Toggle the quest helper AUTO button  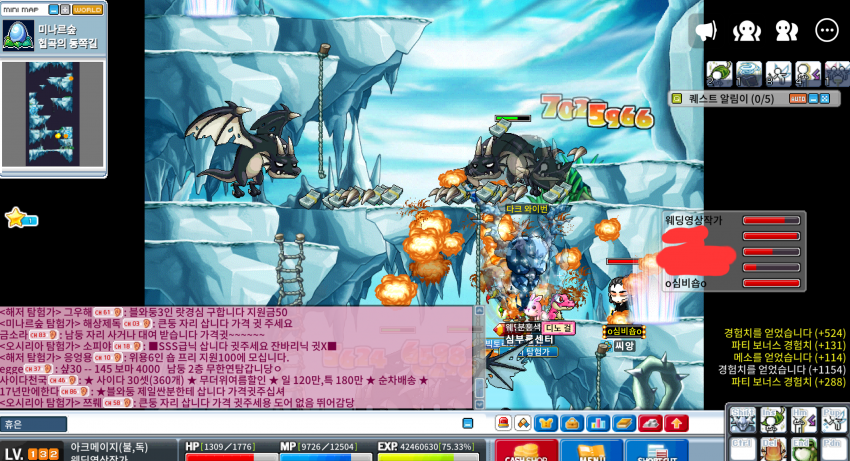(x=797, y=99)
